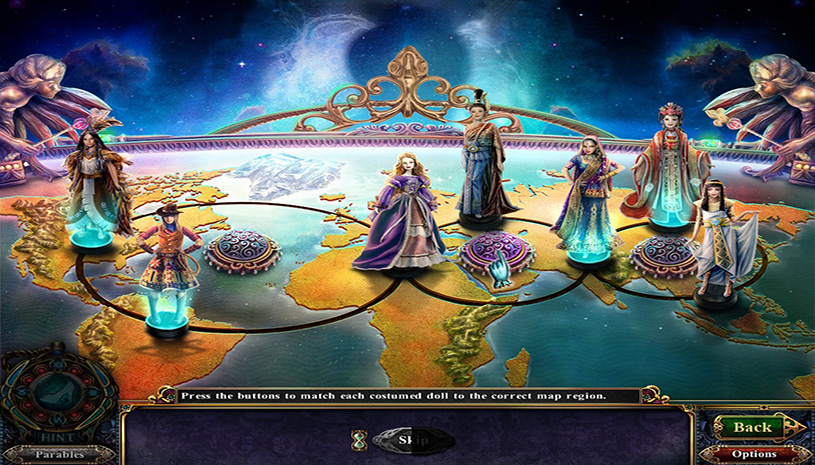Open the Options menu
Screen dimensions: 815x465
(x=755, y=454)
